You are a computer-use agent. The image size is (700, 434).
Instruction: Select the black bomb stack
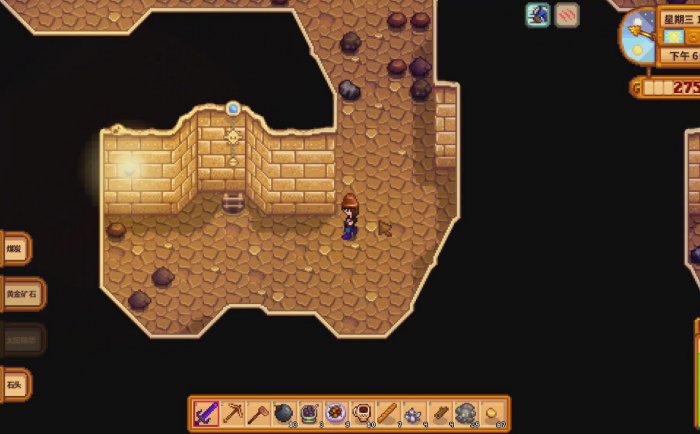pos(284,412)
